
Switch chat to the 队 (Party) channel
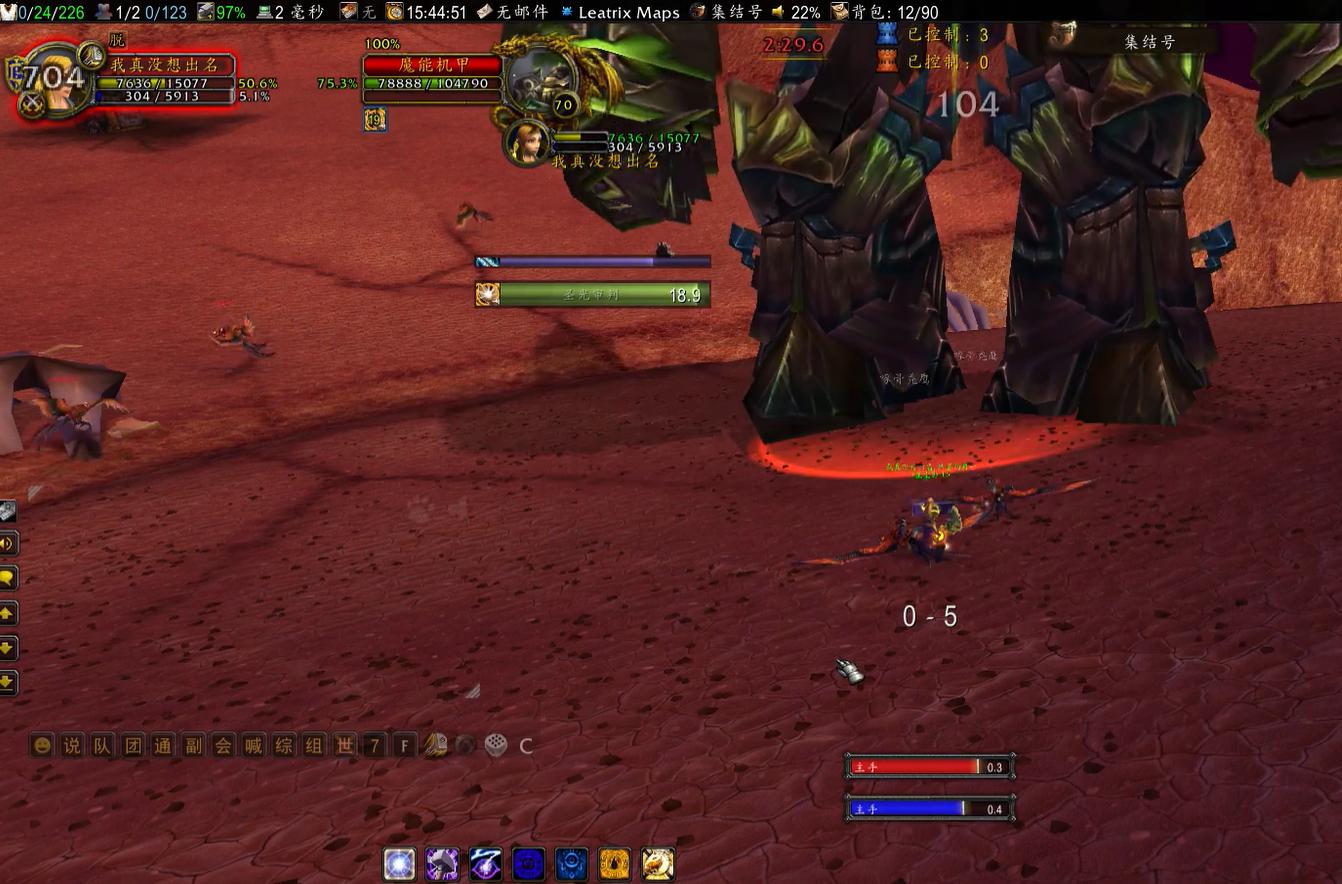(x=102, y=745)
